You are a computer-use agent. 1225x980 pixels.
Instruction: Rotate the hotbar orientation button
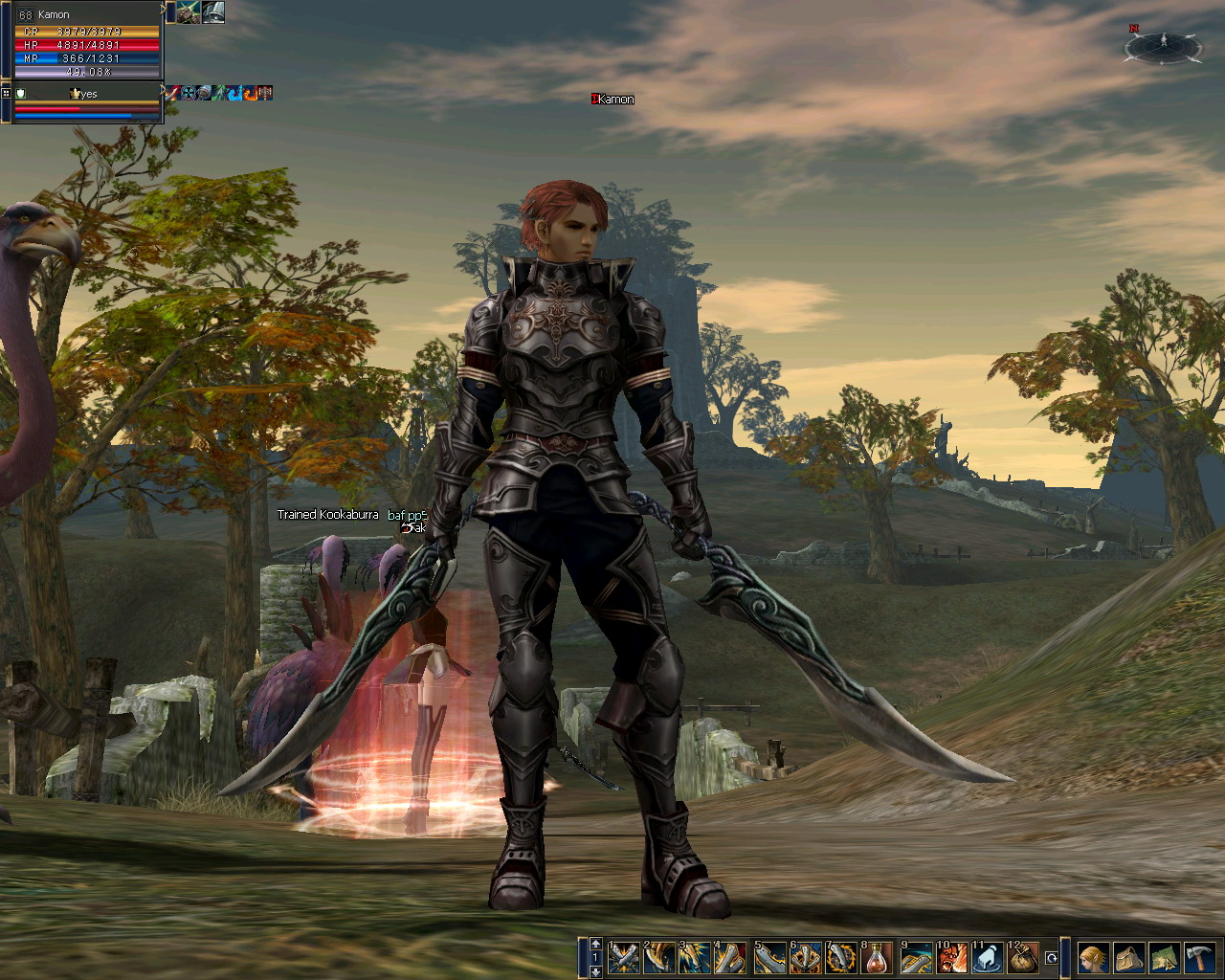click(1052, 957)
